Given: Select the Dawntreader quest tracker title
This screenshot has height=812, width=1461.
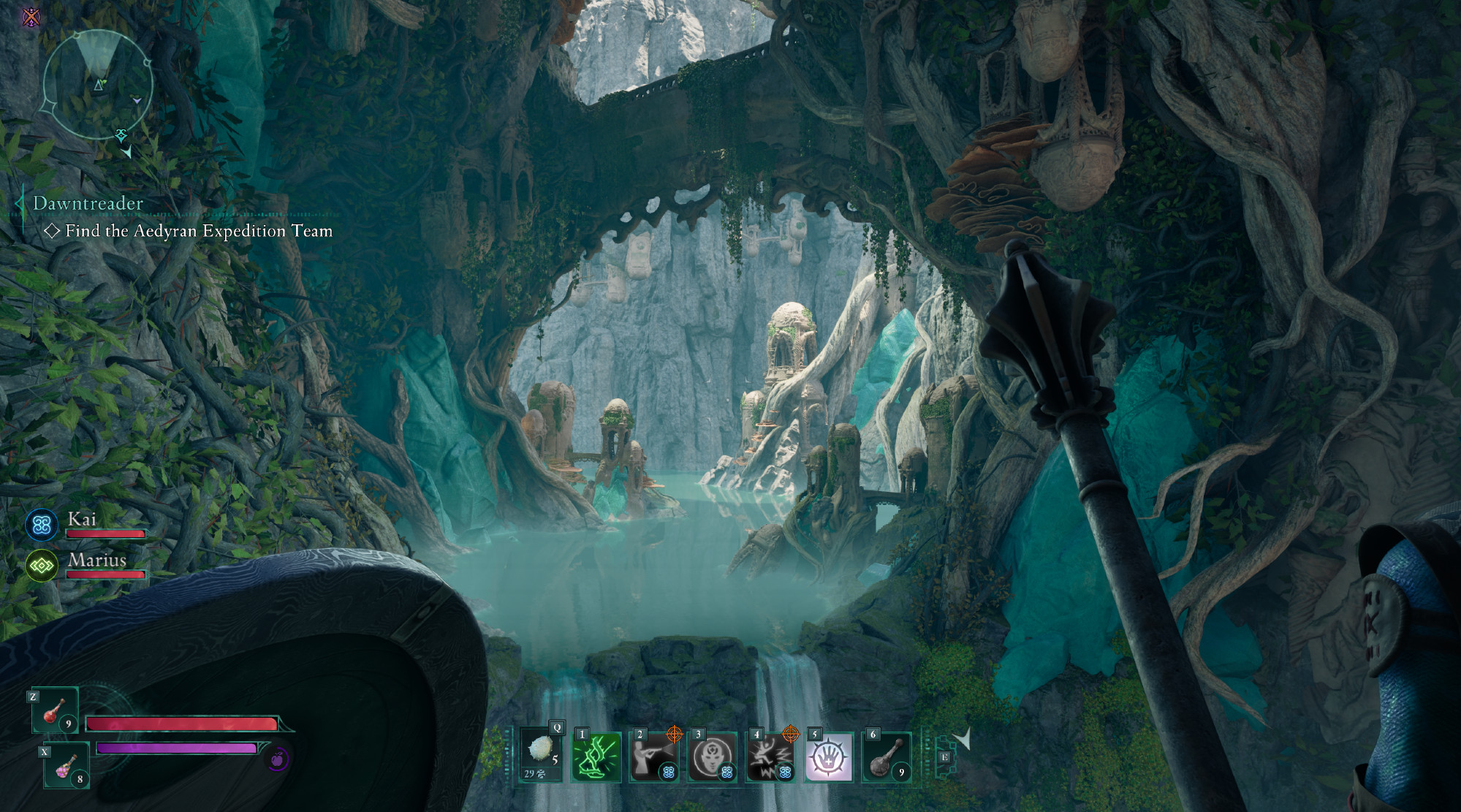Looking at the screenshot, I should point(88,203).
